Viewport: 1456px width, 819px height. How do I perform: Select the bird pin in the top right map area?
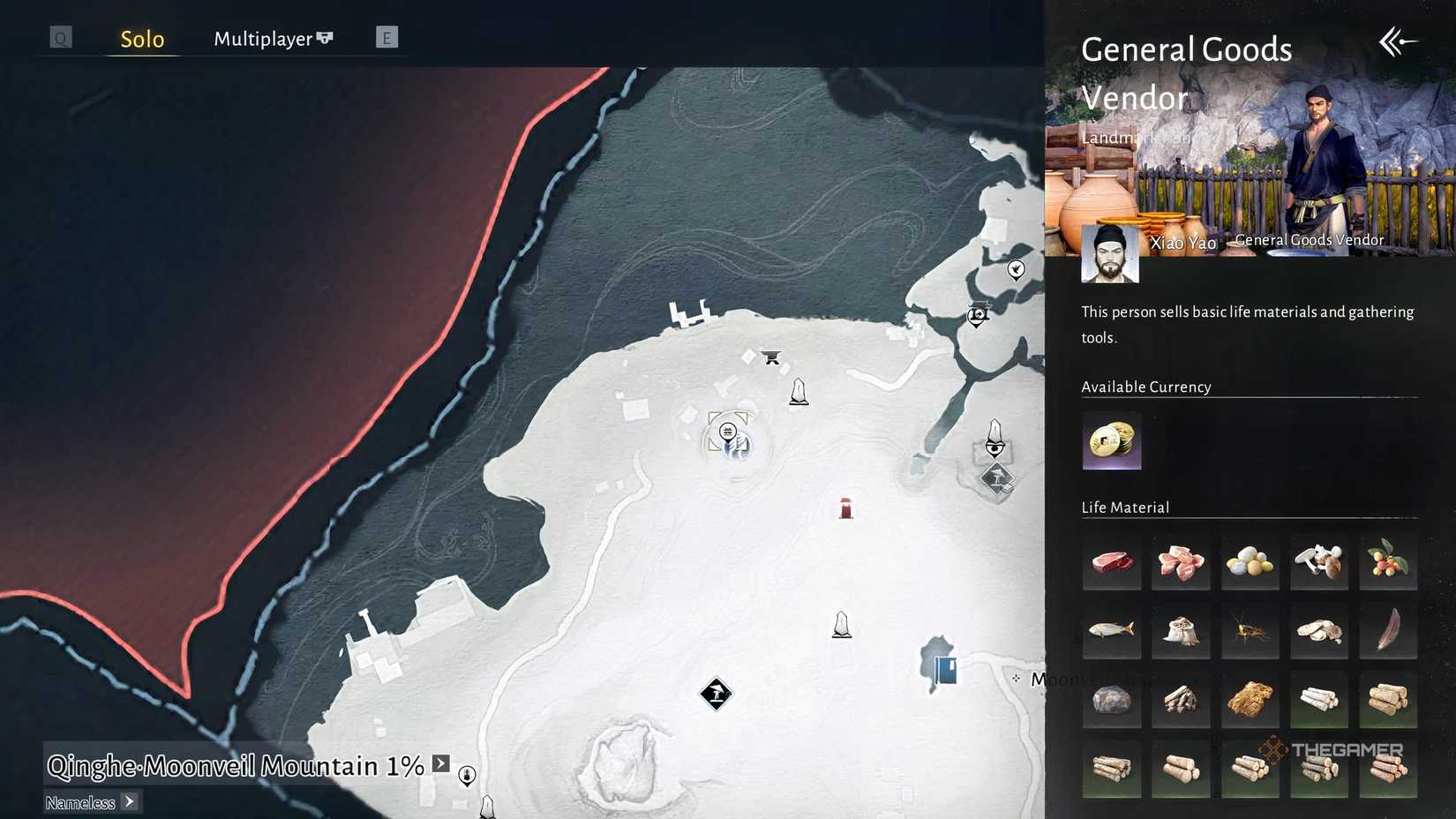[1017, 270]
